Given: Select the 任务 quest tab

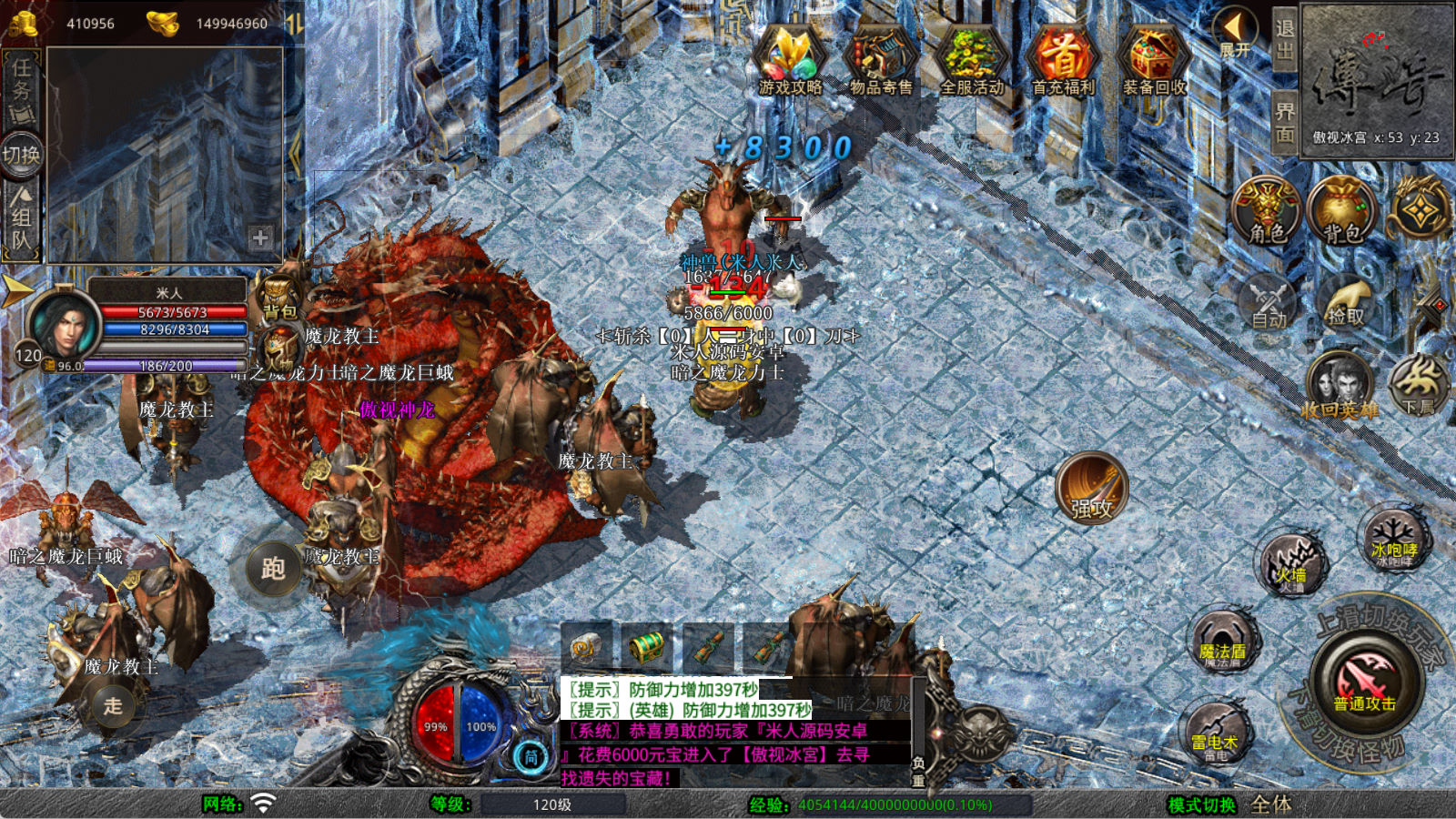Looking at the screenshot, I should pyautogui.click(x=22, y=88).
